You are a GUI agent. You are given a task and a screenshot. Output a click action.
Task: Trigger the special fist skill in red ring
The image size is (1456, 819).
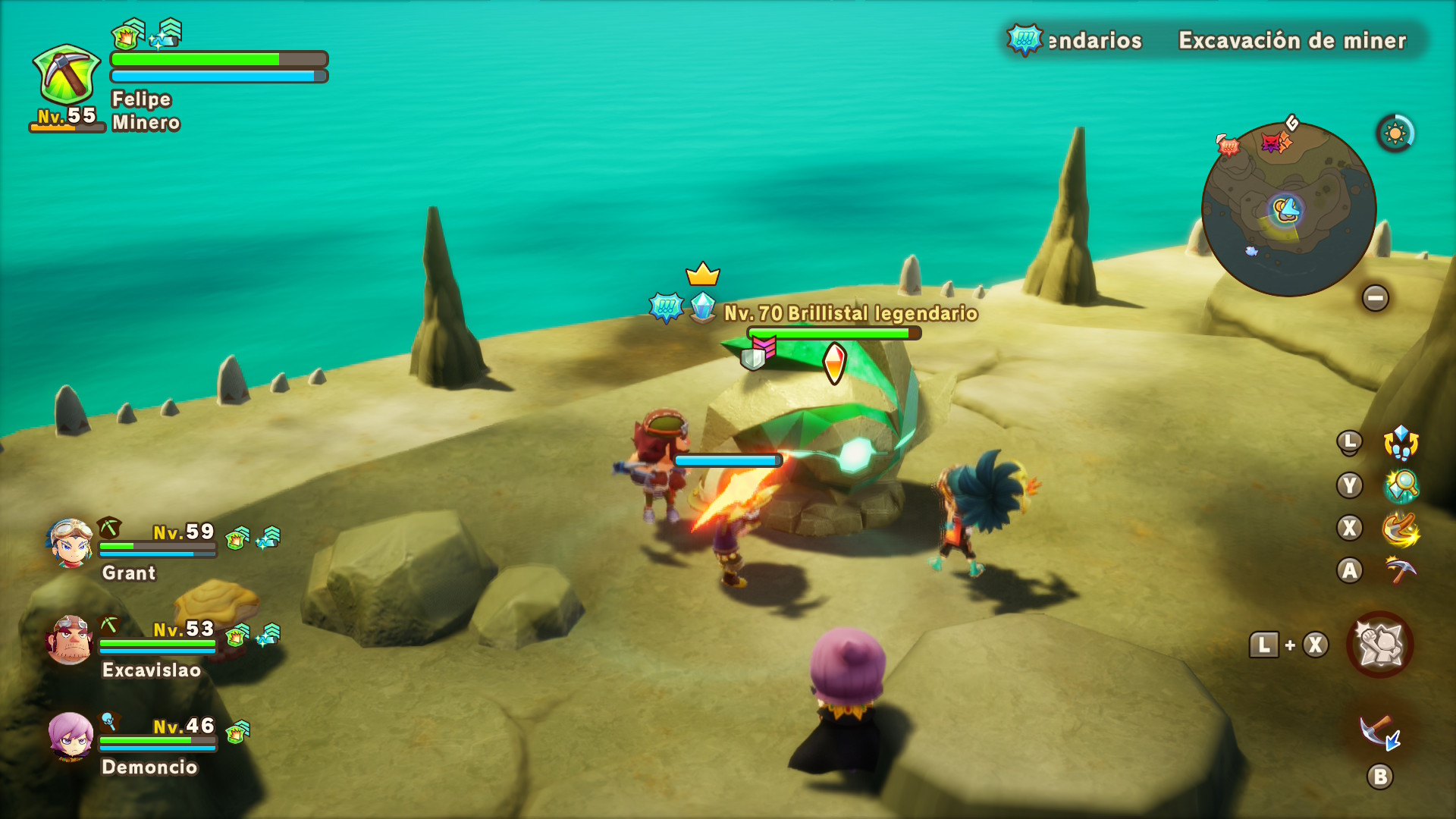tap(1379, 645)
